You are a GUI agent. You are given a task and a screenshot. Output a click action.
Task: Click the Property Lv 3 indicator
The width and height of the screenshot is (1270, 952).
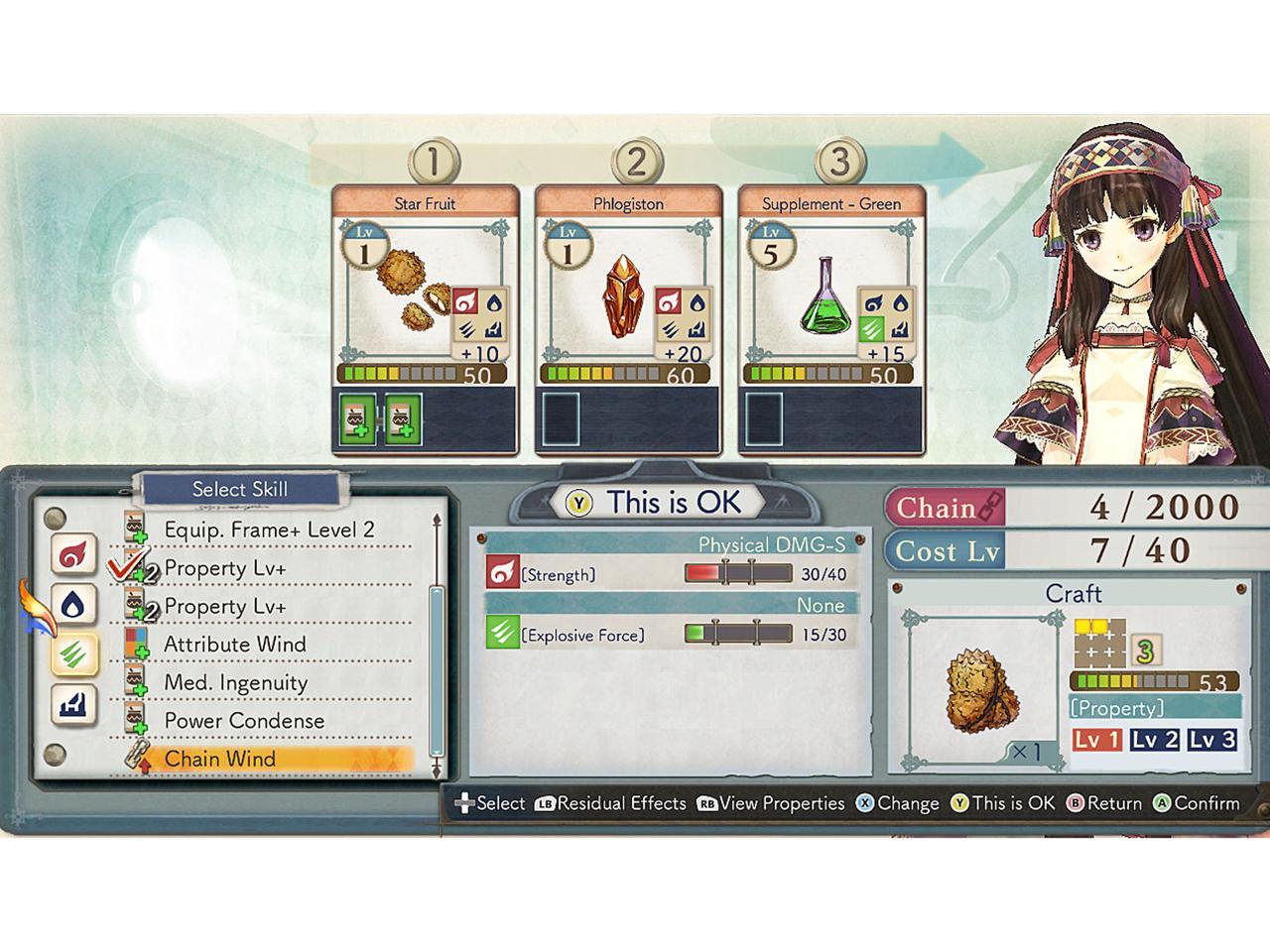pyautogui.click(x=1212, y=740)
